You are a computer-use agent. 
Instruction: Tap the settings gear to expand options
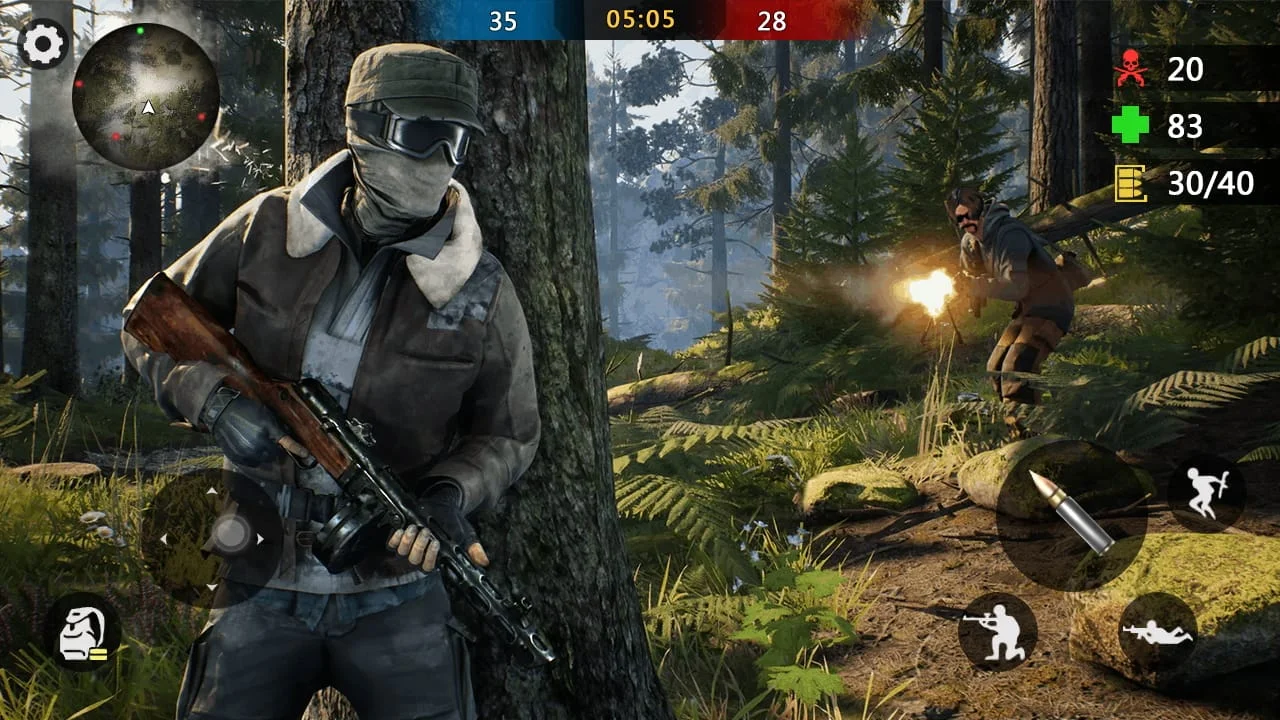(42, 42)
